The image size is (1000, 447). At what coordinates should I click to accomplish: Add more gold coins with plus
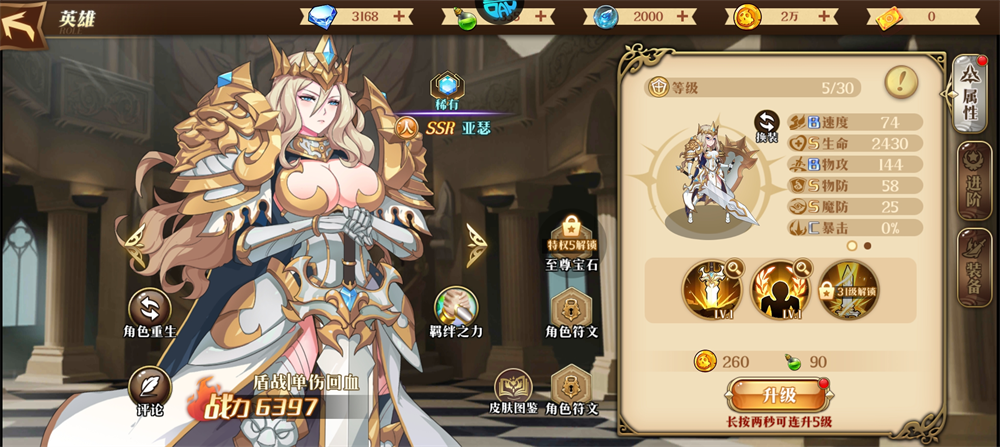pyautogui.click(x=823, y=16)
